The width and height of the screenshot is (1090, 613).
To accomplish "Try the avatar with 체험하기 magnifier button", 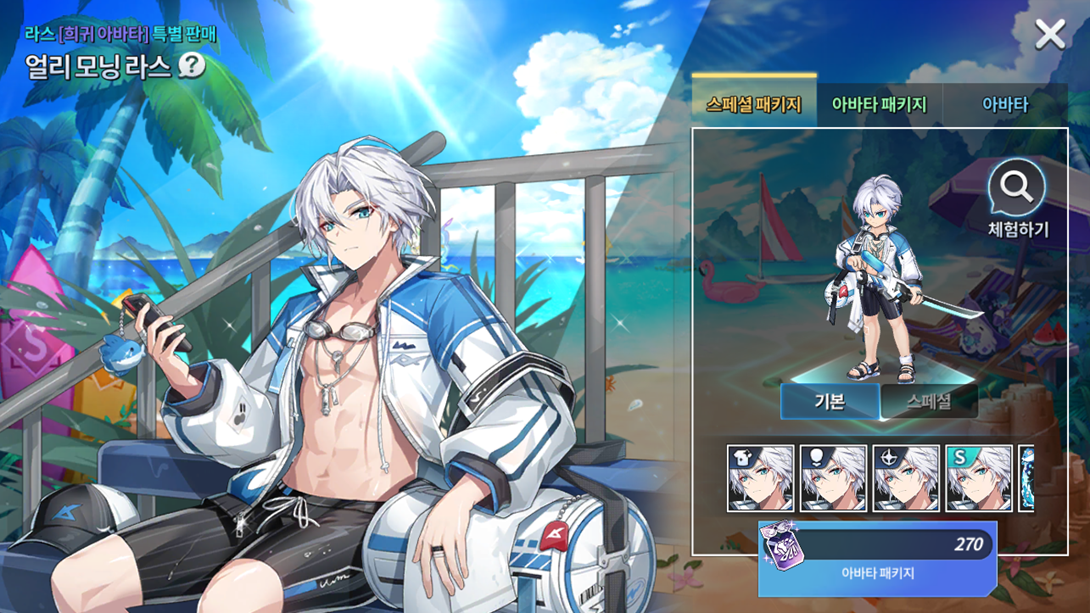I will [1017, 199].
